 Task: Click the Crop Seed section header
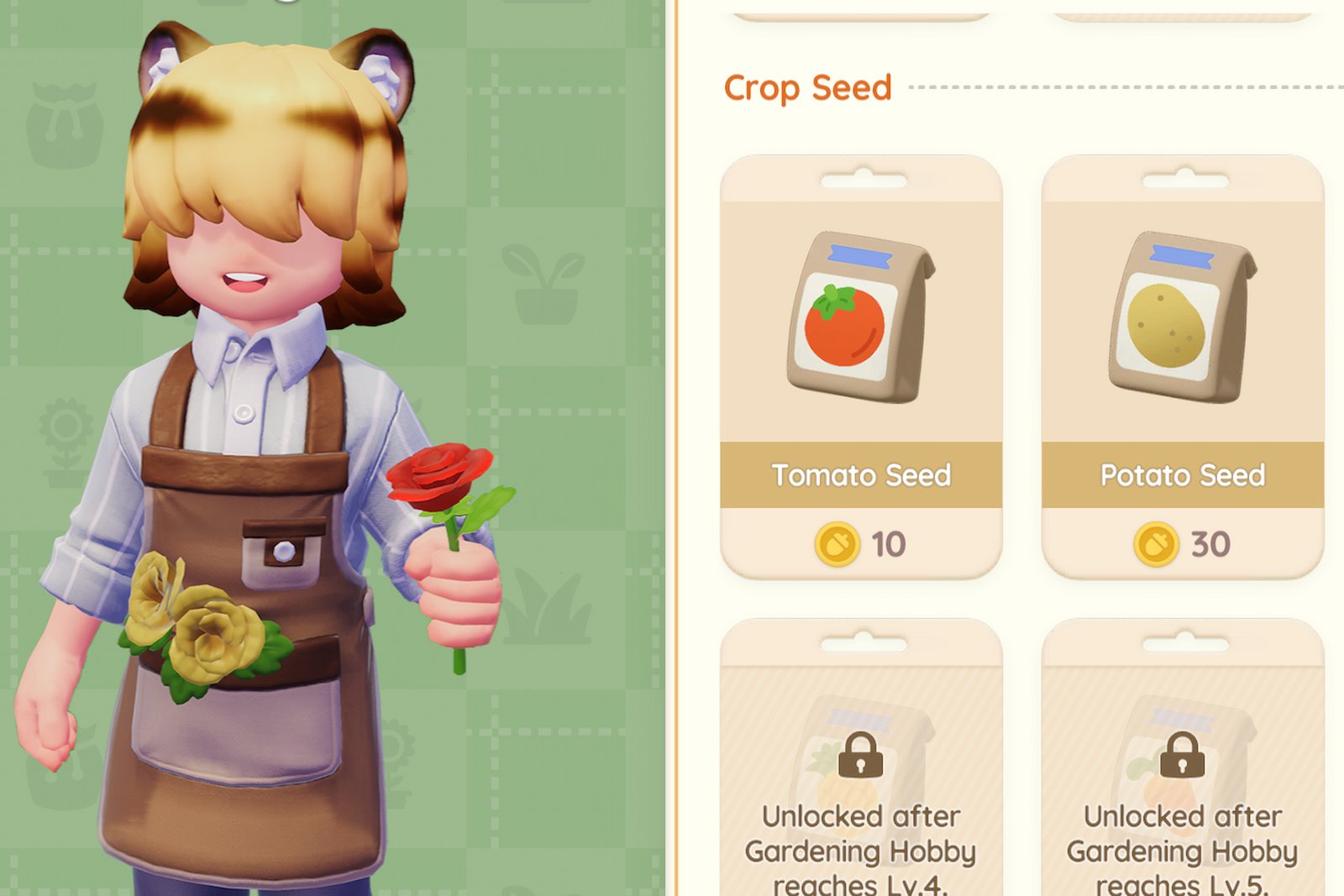(808, 87)
